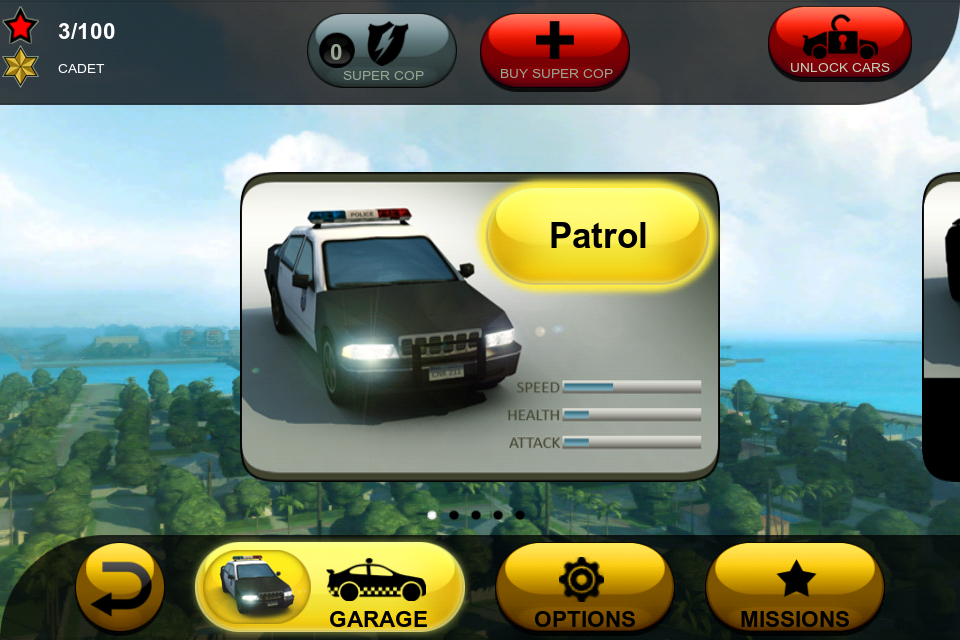Open the Buy Super Cop shop
The image size is (960, 640).
pos(555,51)
